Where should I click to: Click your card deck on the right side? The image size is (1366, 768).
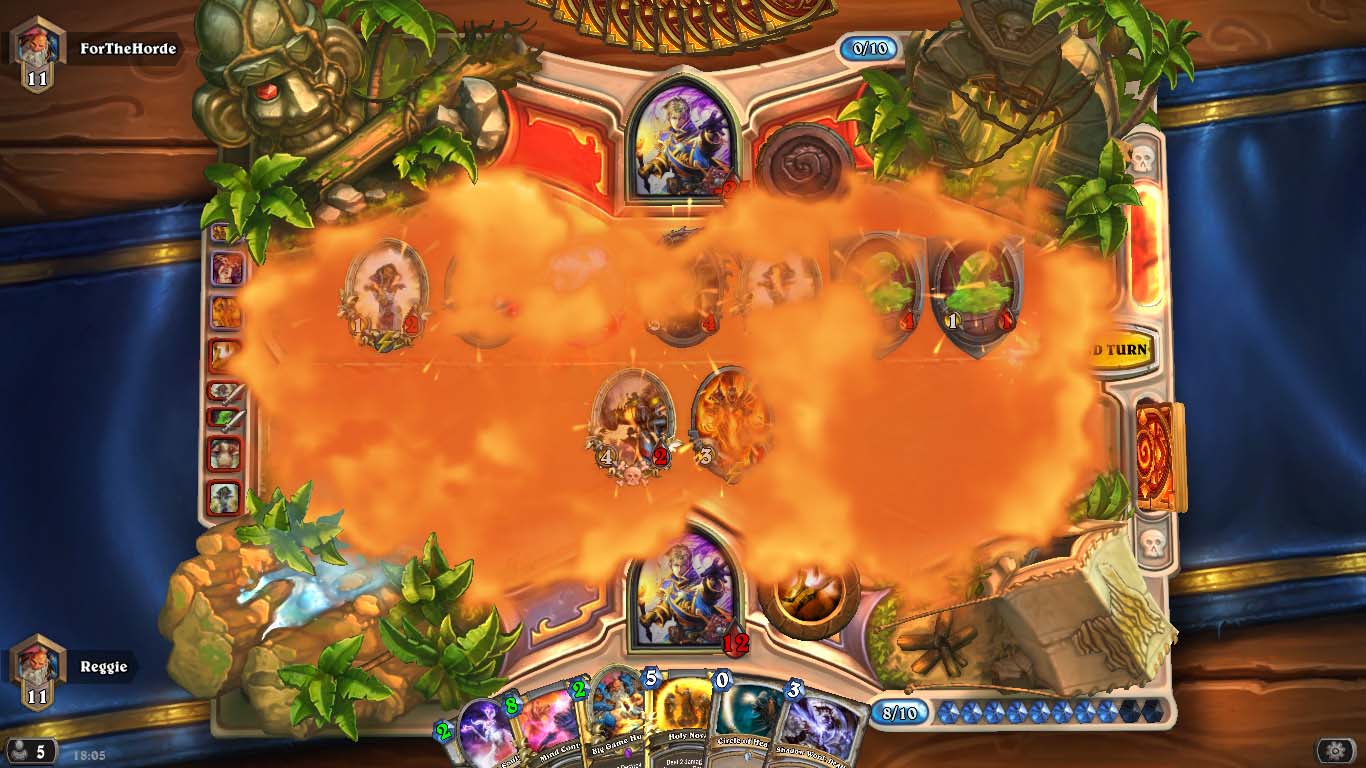[x=1160, y=454]
